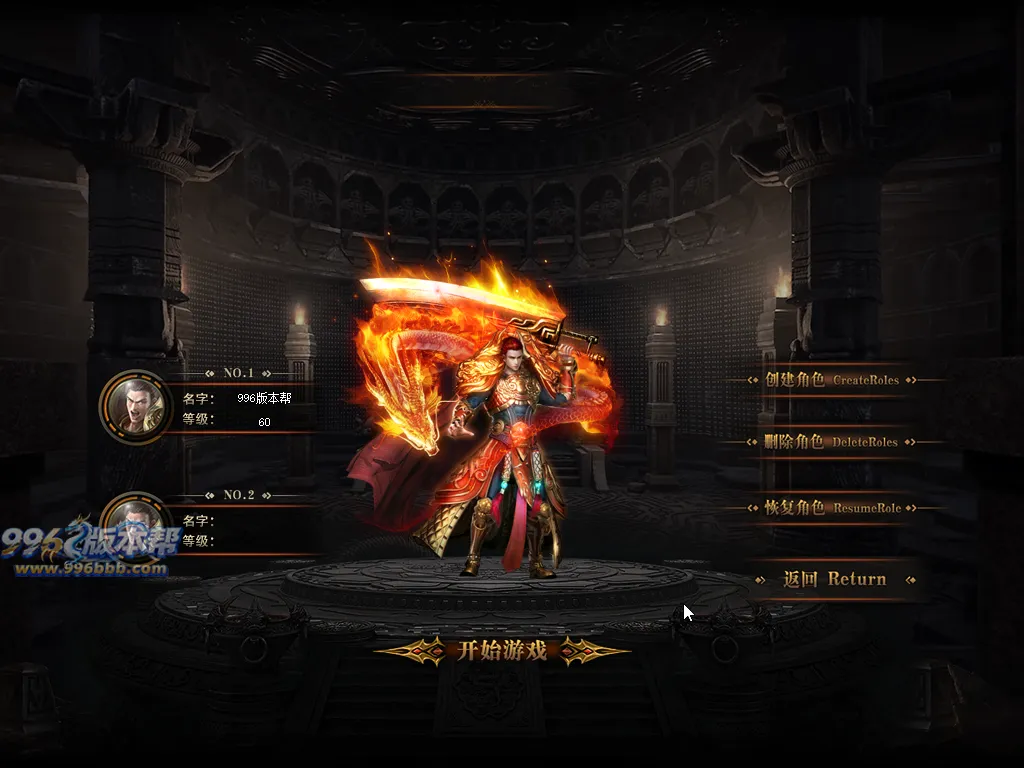Viewport: 1024px width, 768px height.
Task: Go back with 返回 Return
Action: click(834, 579)
